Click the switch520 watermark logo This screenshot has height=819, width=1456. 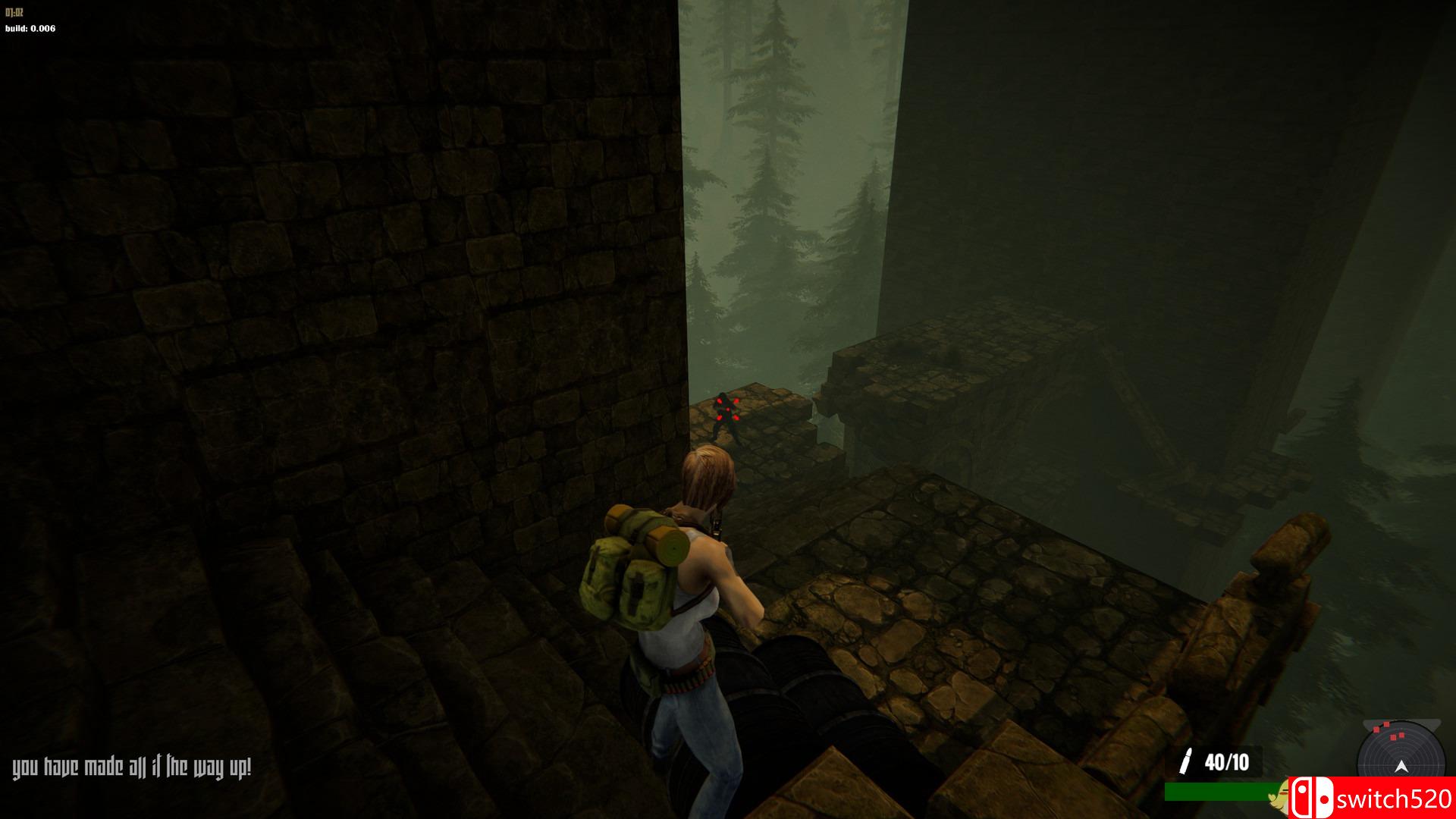click(x=1371, y=799)
